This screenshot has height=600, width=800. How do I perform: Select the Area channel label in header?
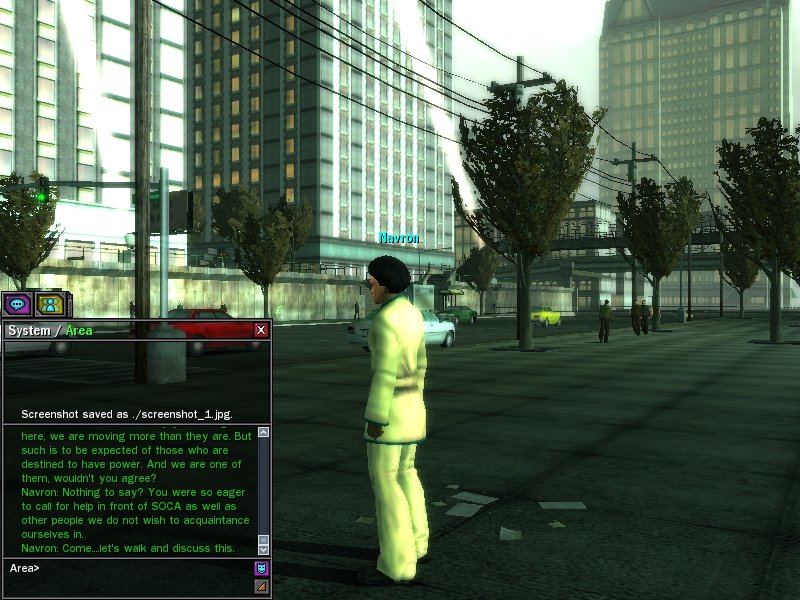click(79, 331)
